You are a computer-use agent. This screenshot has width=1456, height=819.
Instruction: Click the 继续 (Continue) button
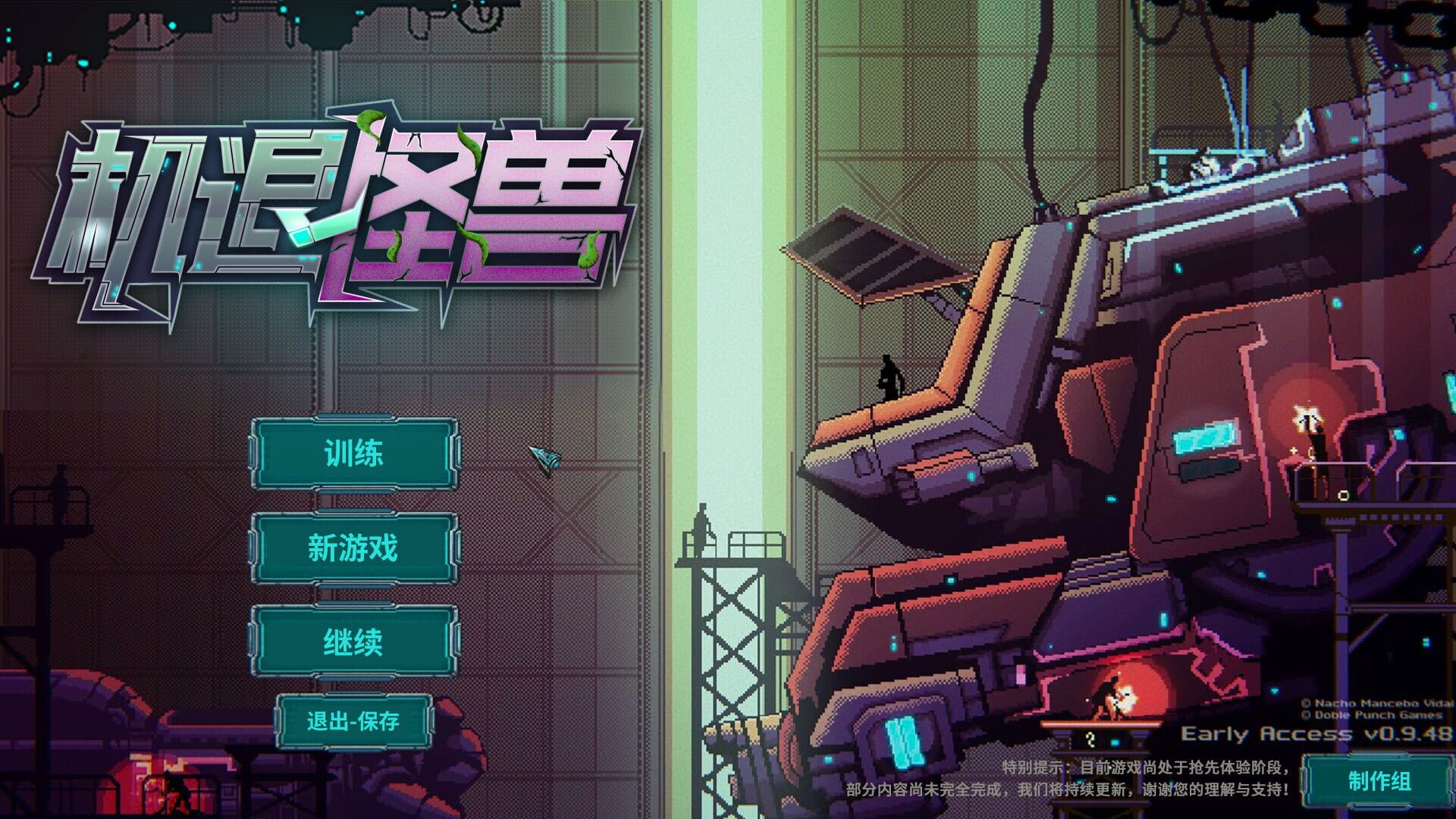tap(353, 645)
